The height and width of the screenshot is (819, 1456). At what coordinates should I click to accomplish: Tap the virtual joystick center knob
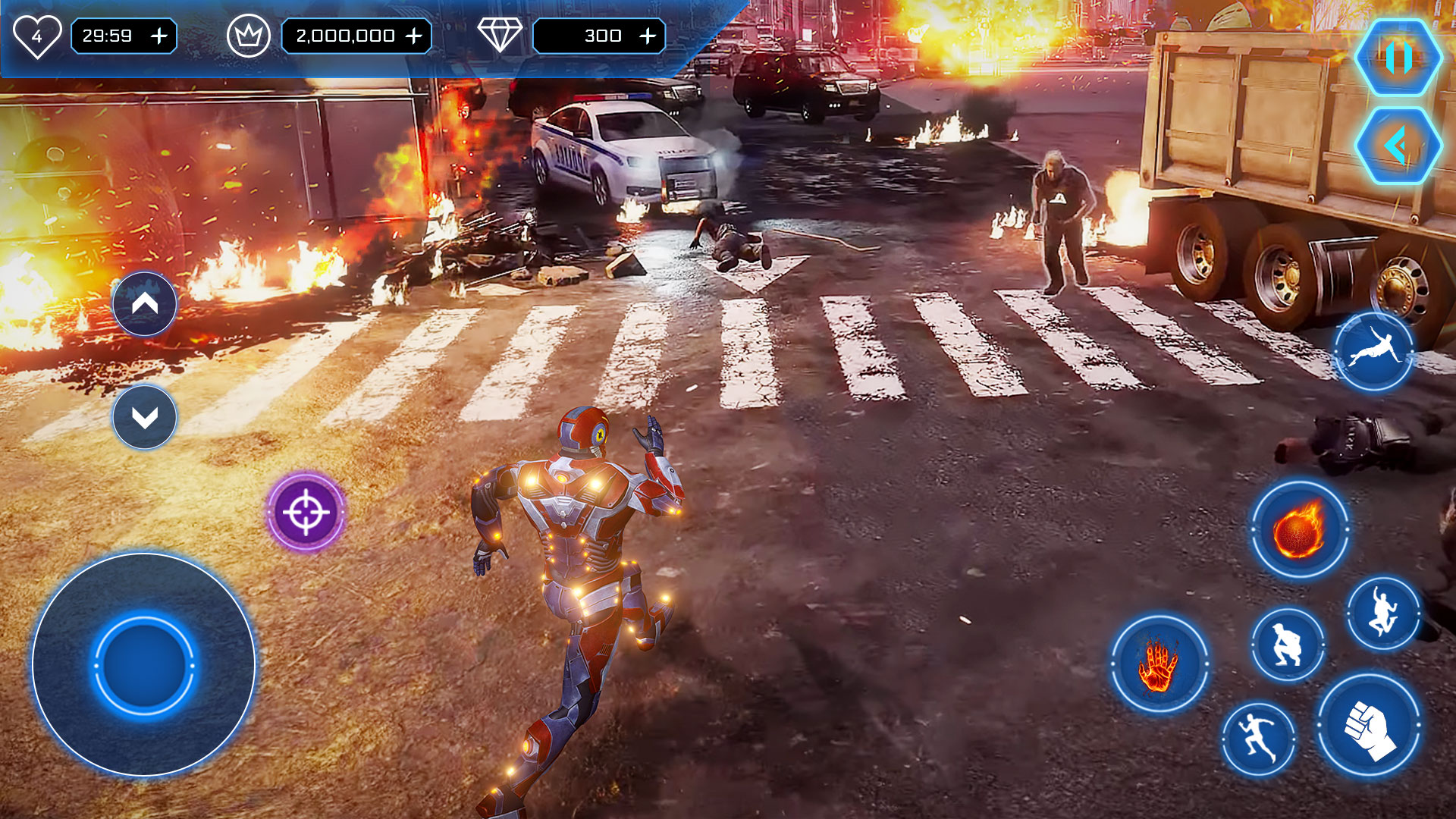coord(143,665)
